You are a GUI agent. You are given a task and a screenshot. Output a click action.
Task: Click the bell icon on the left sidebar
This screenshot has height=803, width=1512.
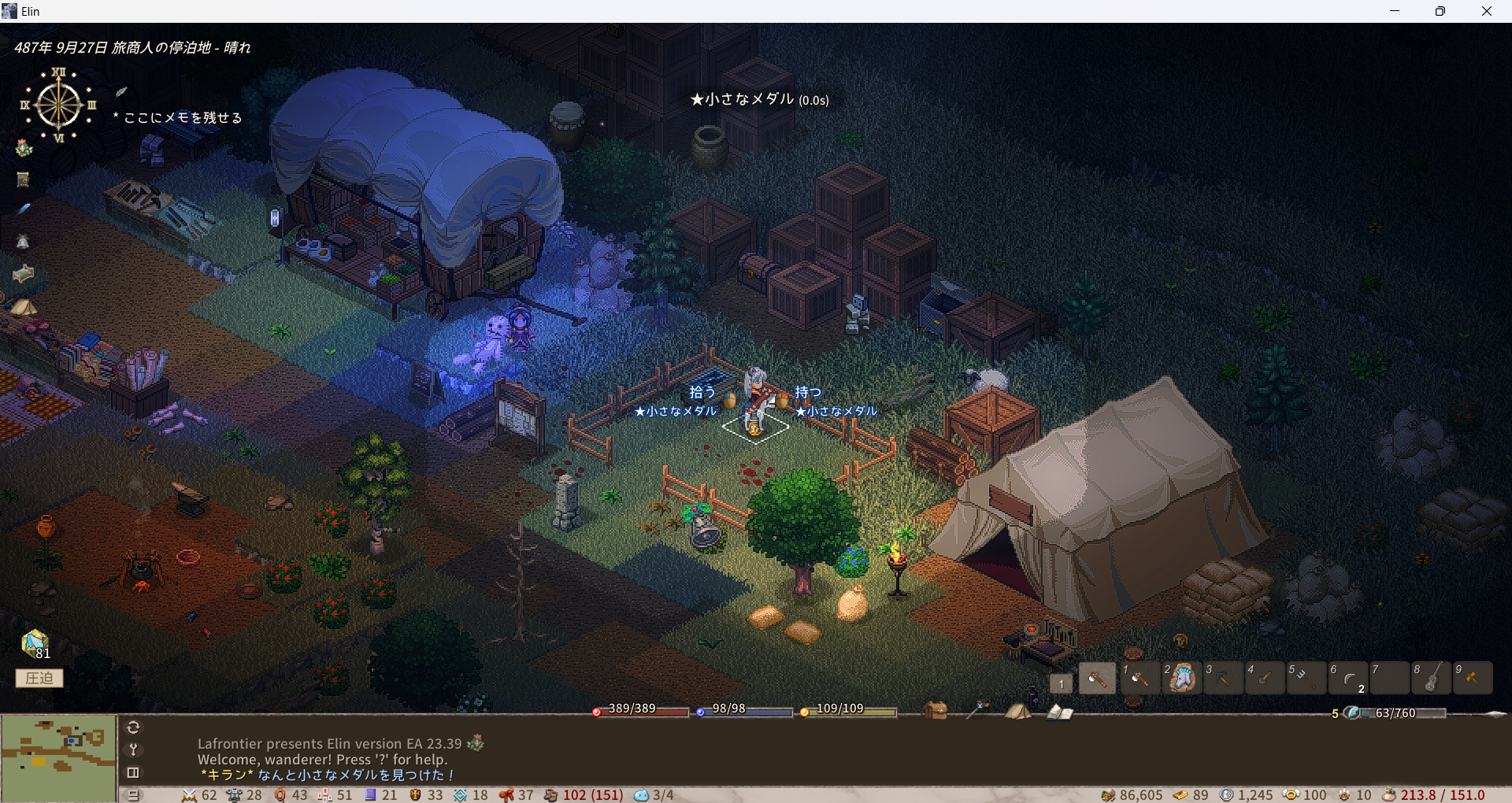point(23,242)
